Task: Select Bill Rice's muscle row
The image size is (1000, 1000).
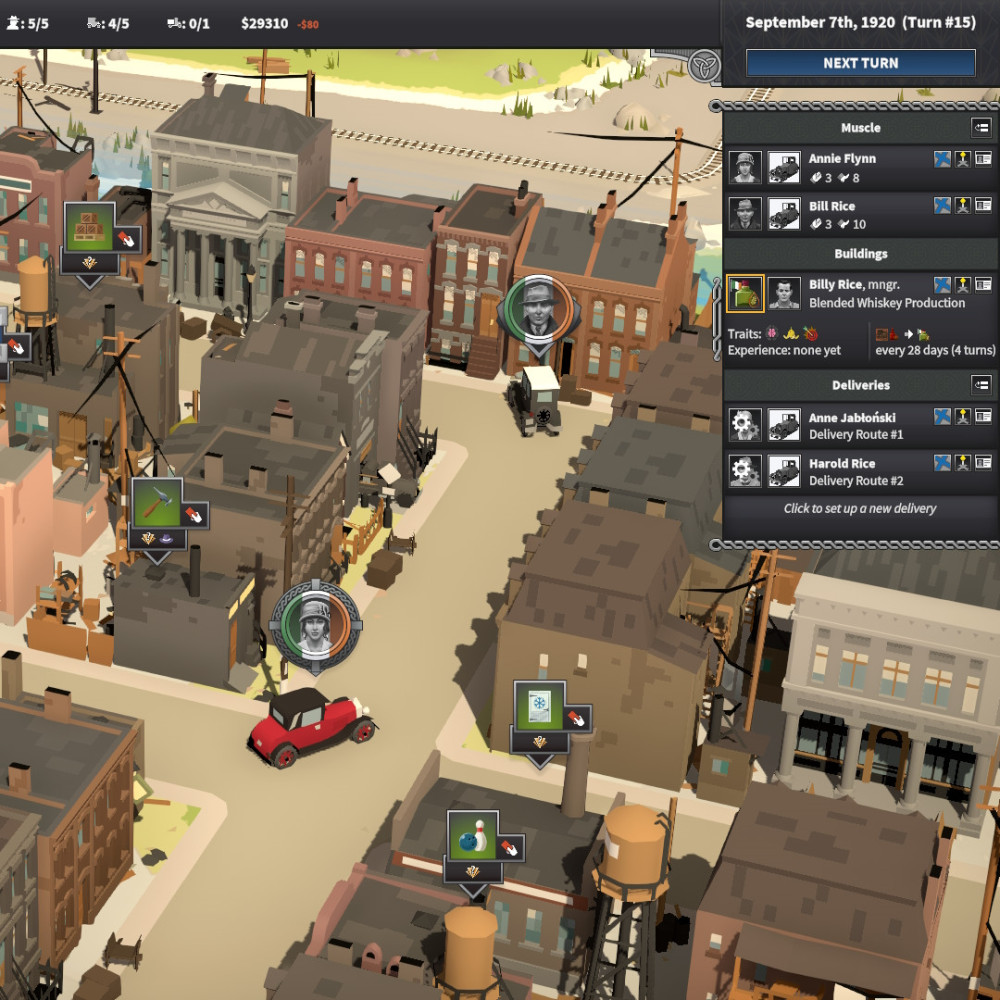Action: click(x=832, y=207)
